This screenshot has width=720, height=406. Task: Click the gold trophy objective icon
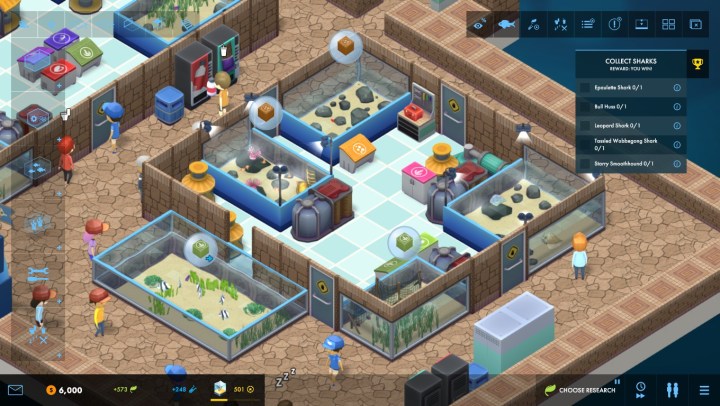tap(698, 64)
